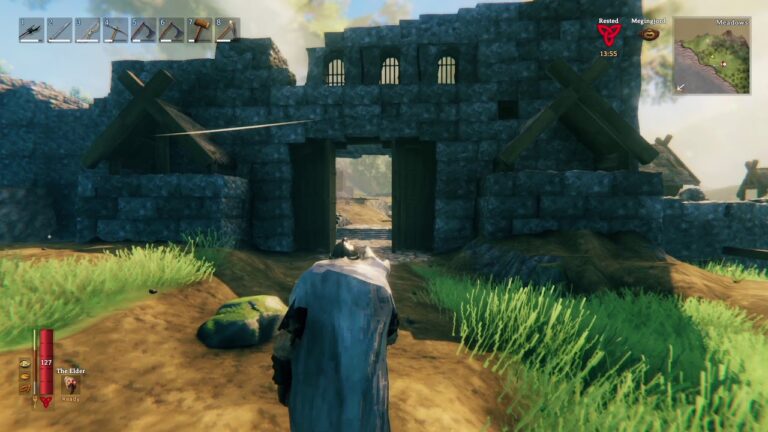Click the red Rested status effect icon
This screenshot has width=768, height=432.
click(608, 35)
